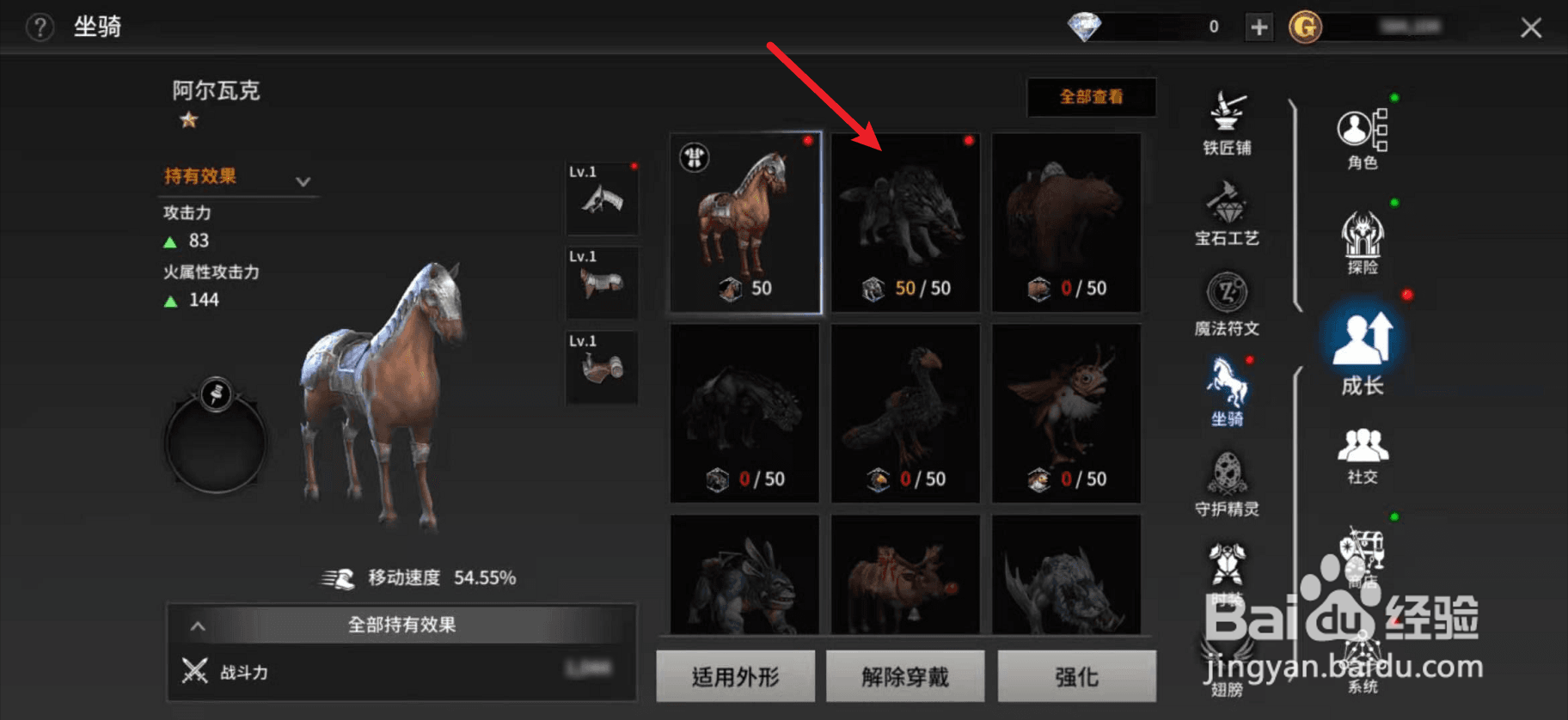Enable the wolf mount with 50/50 count
Viewport: 1568px width, 720px height.
pos(904,222)
